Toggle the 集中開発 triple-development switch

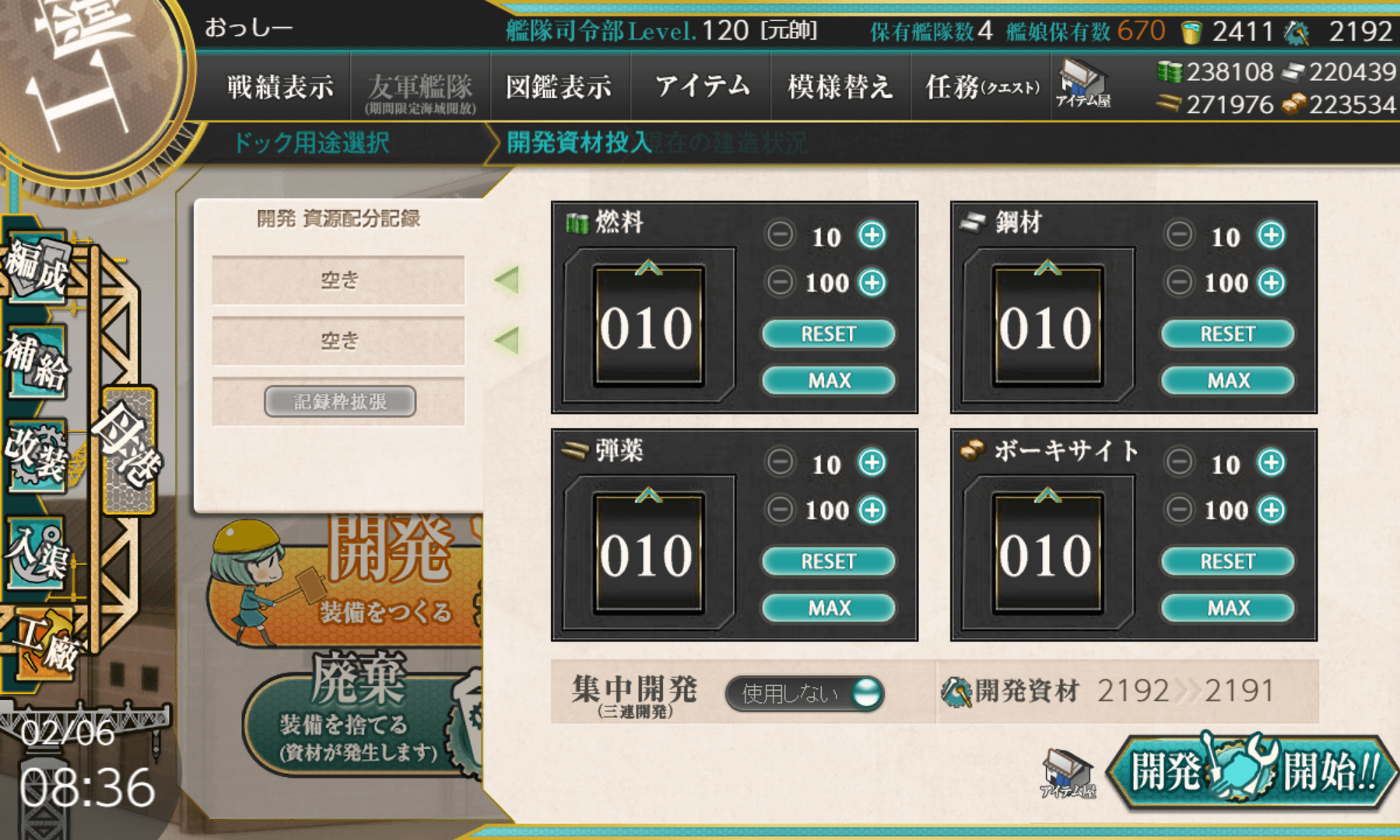805,692
